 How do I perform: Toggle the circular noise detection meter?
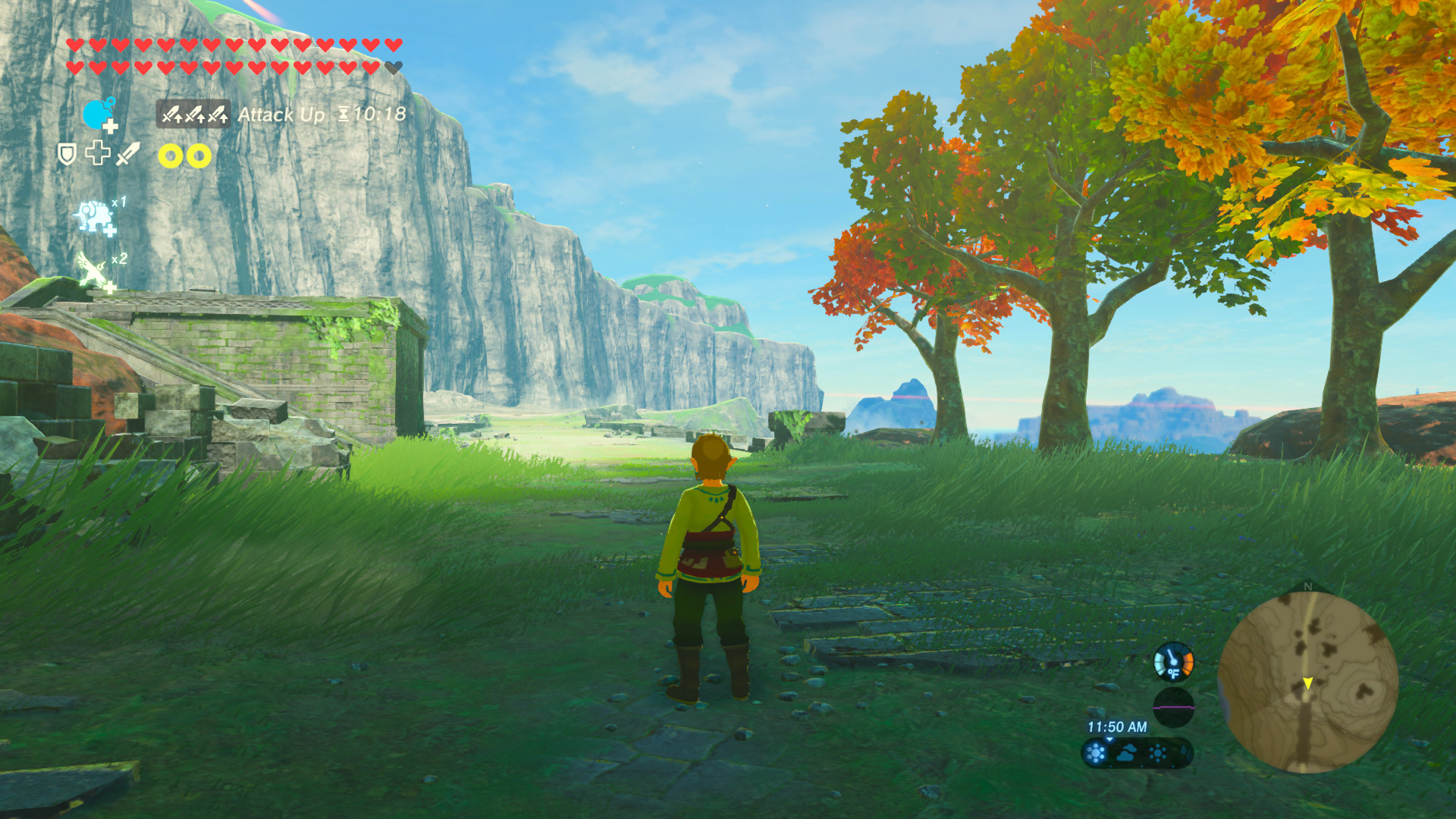[1174, 705]
